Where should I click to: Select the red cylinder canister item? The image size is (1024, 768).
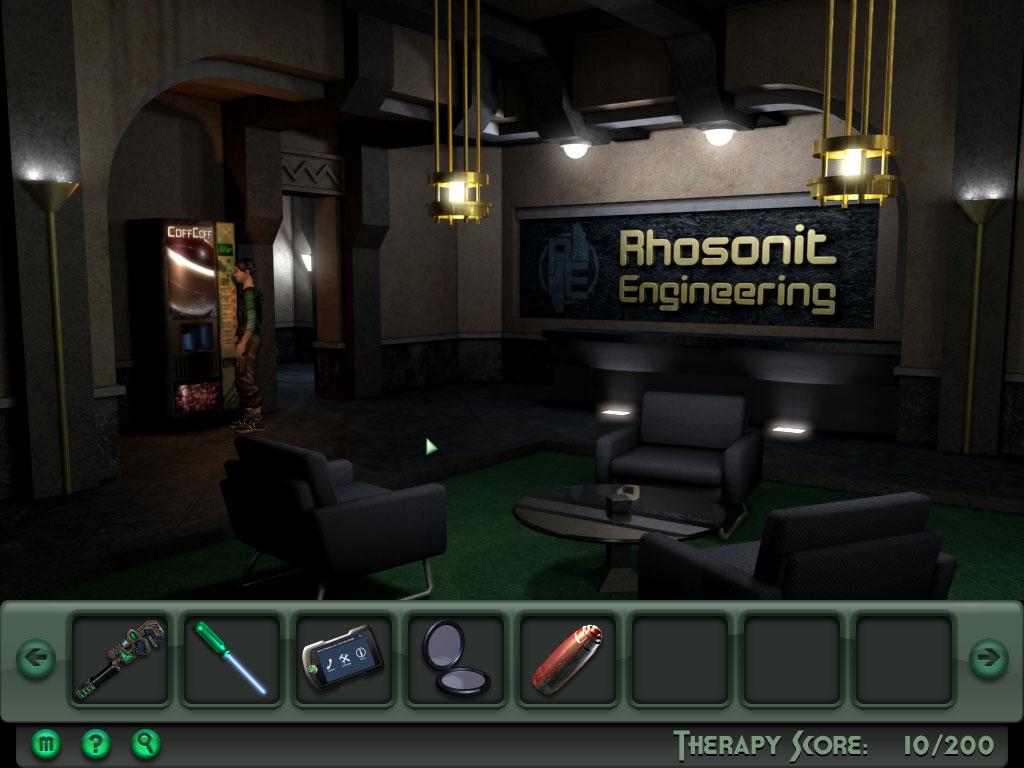click(566, 658)
